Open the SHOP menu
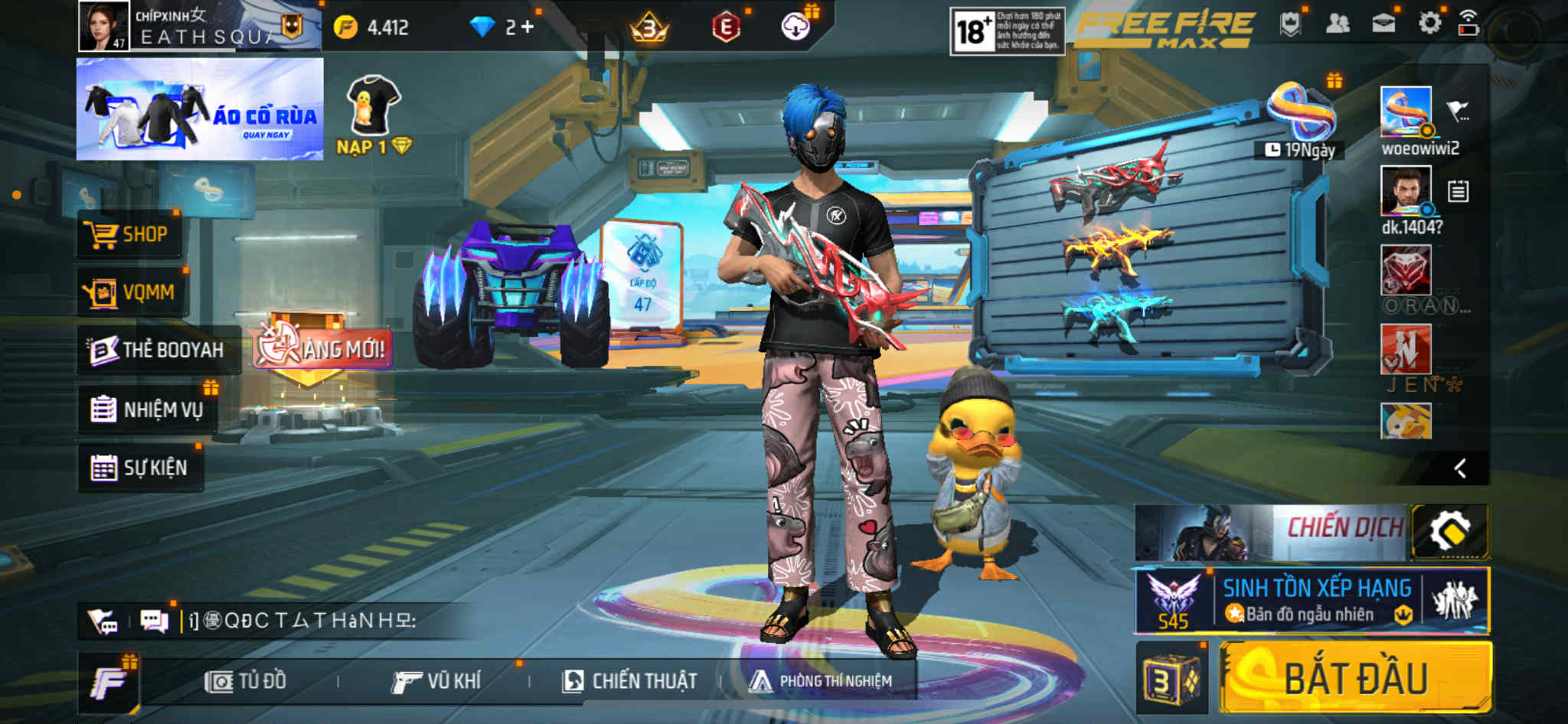This screenshot has width=1568, height=724. click(x=129, y=234)
